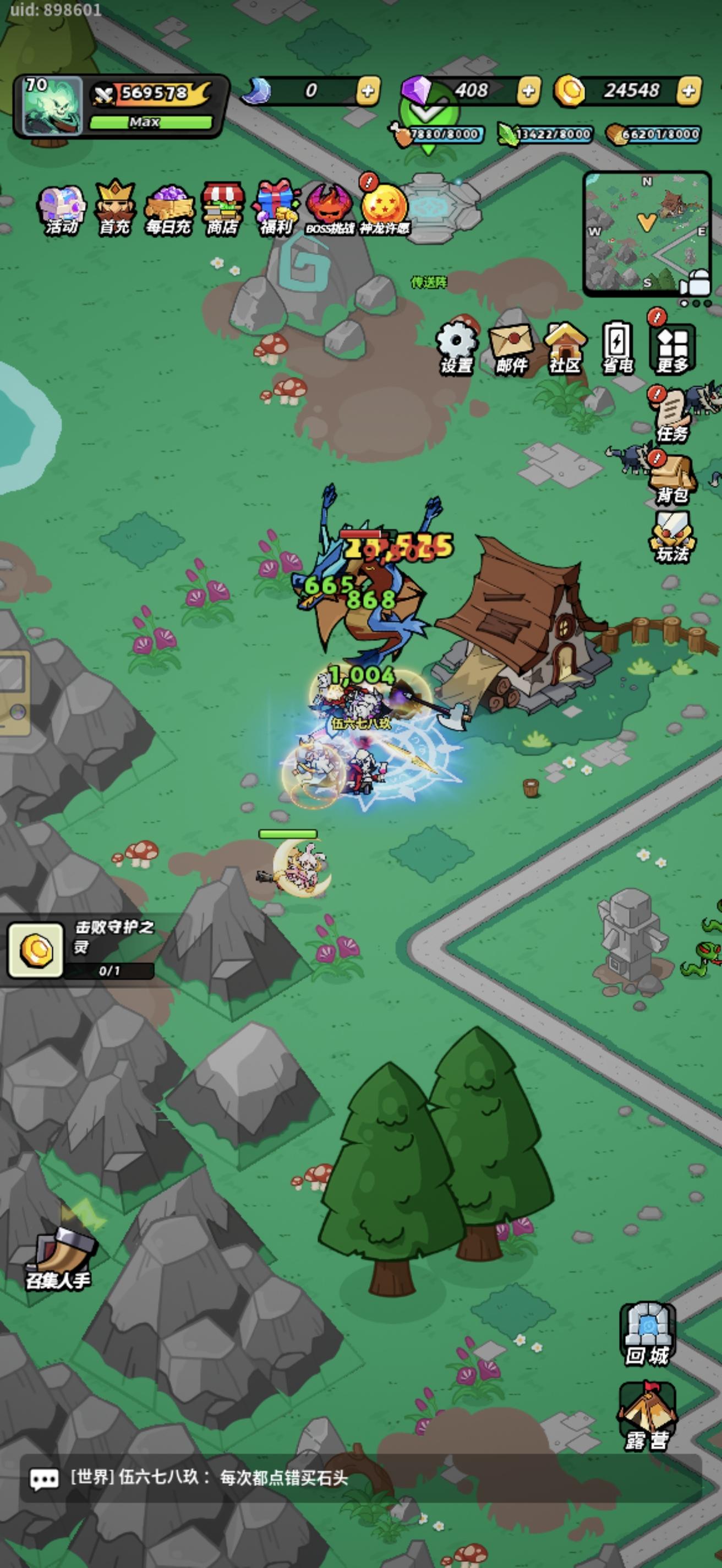Toggle 省电 power saving mode
The image size is (722, 1568).
tap(619, 344)
